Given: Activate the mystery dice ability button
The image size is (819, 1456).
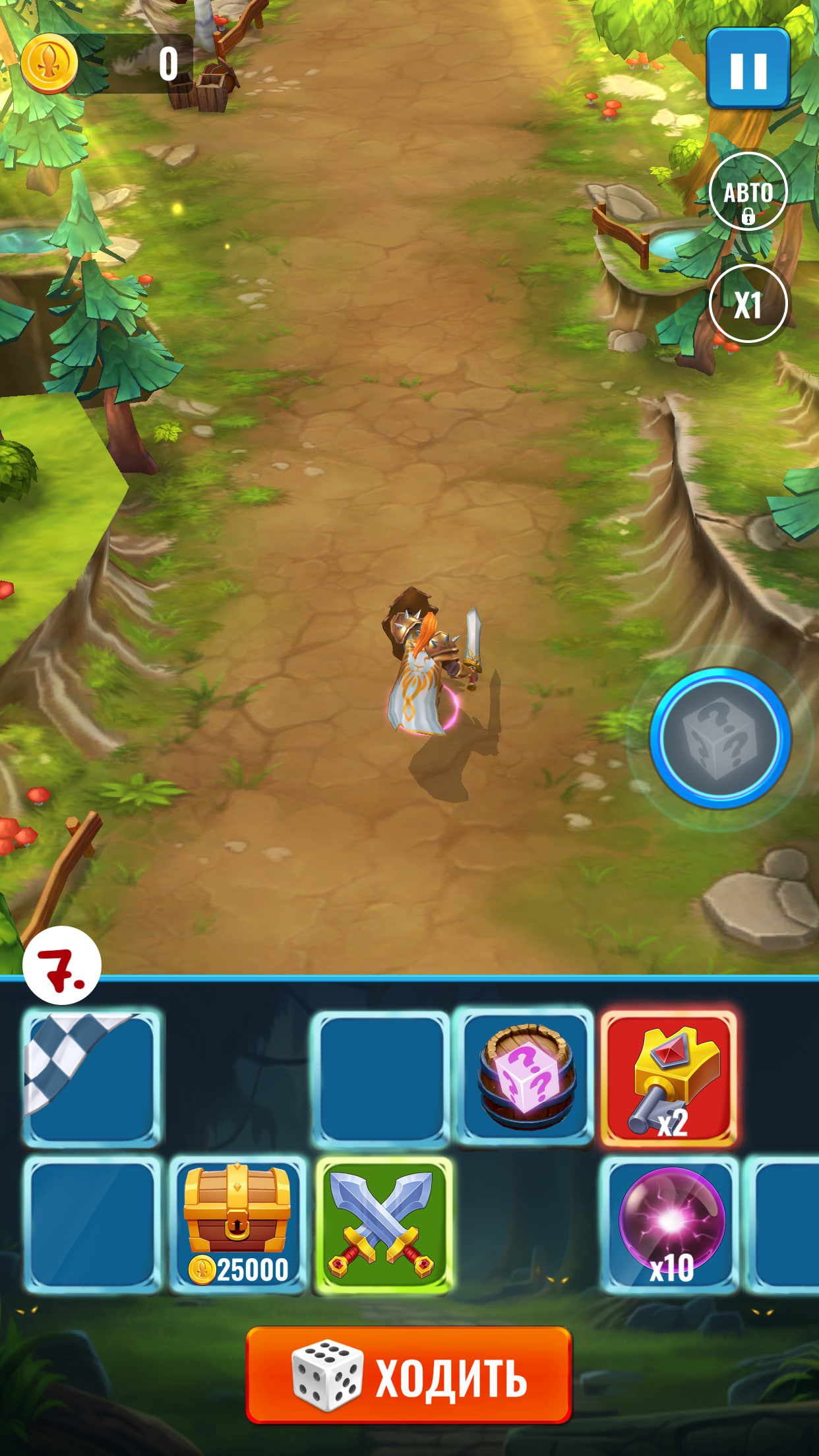Looking at the screenshot, I should [x=720, y=738].
